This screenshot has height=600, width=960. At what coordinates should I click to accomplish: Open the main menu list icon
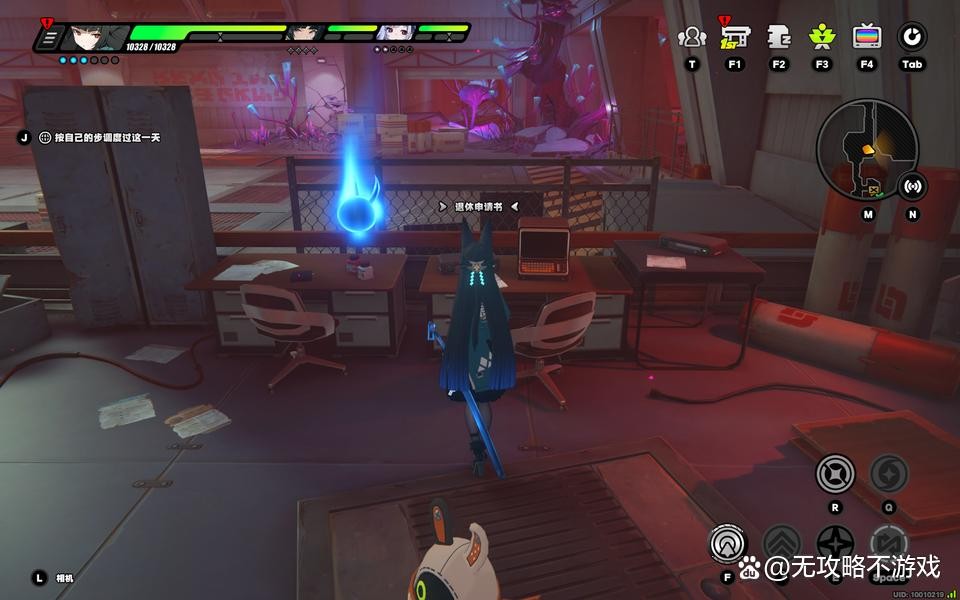48,38
